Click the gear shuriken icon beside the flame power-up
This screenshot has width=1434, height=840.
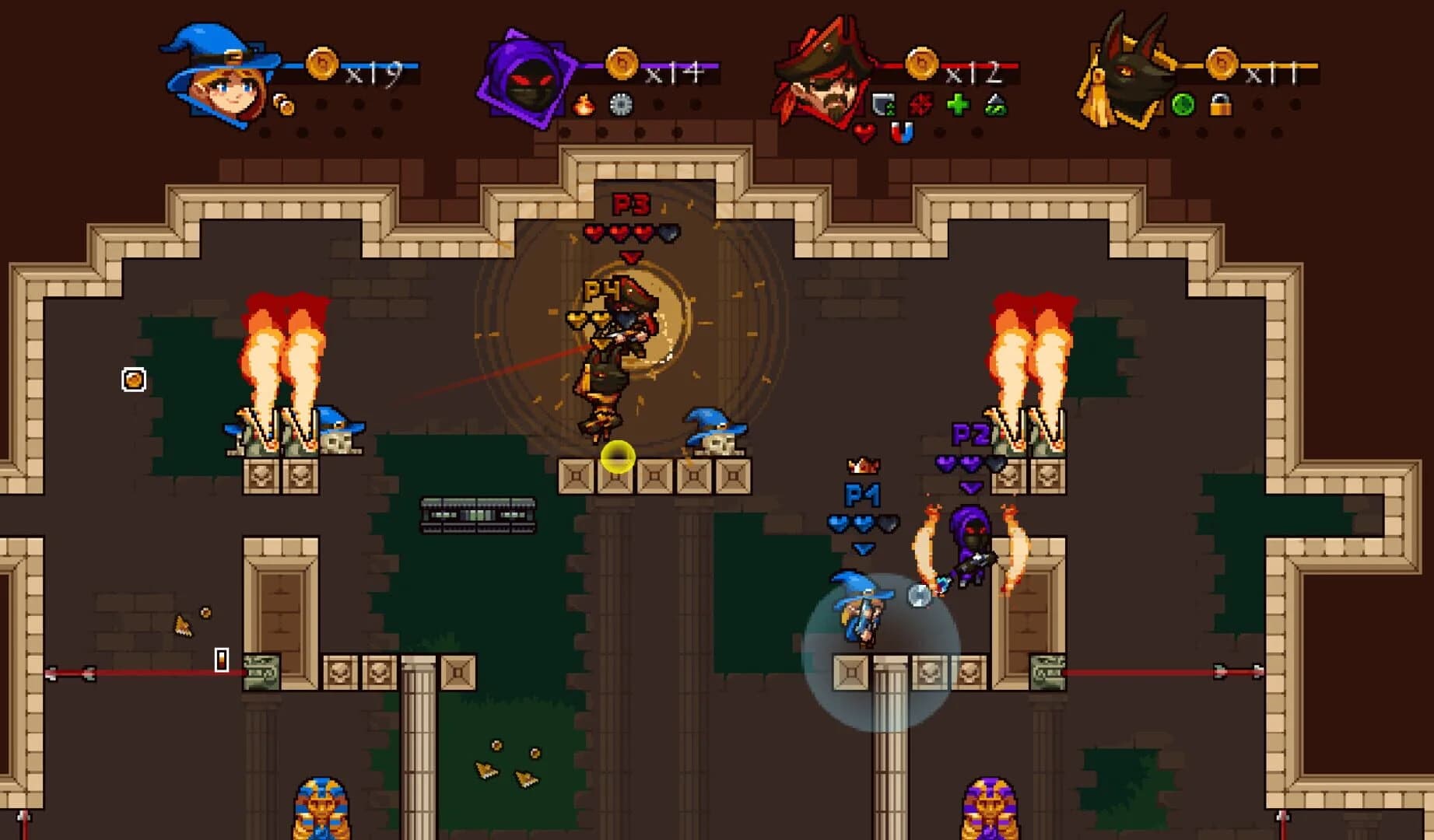pos(622,105)
